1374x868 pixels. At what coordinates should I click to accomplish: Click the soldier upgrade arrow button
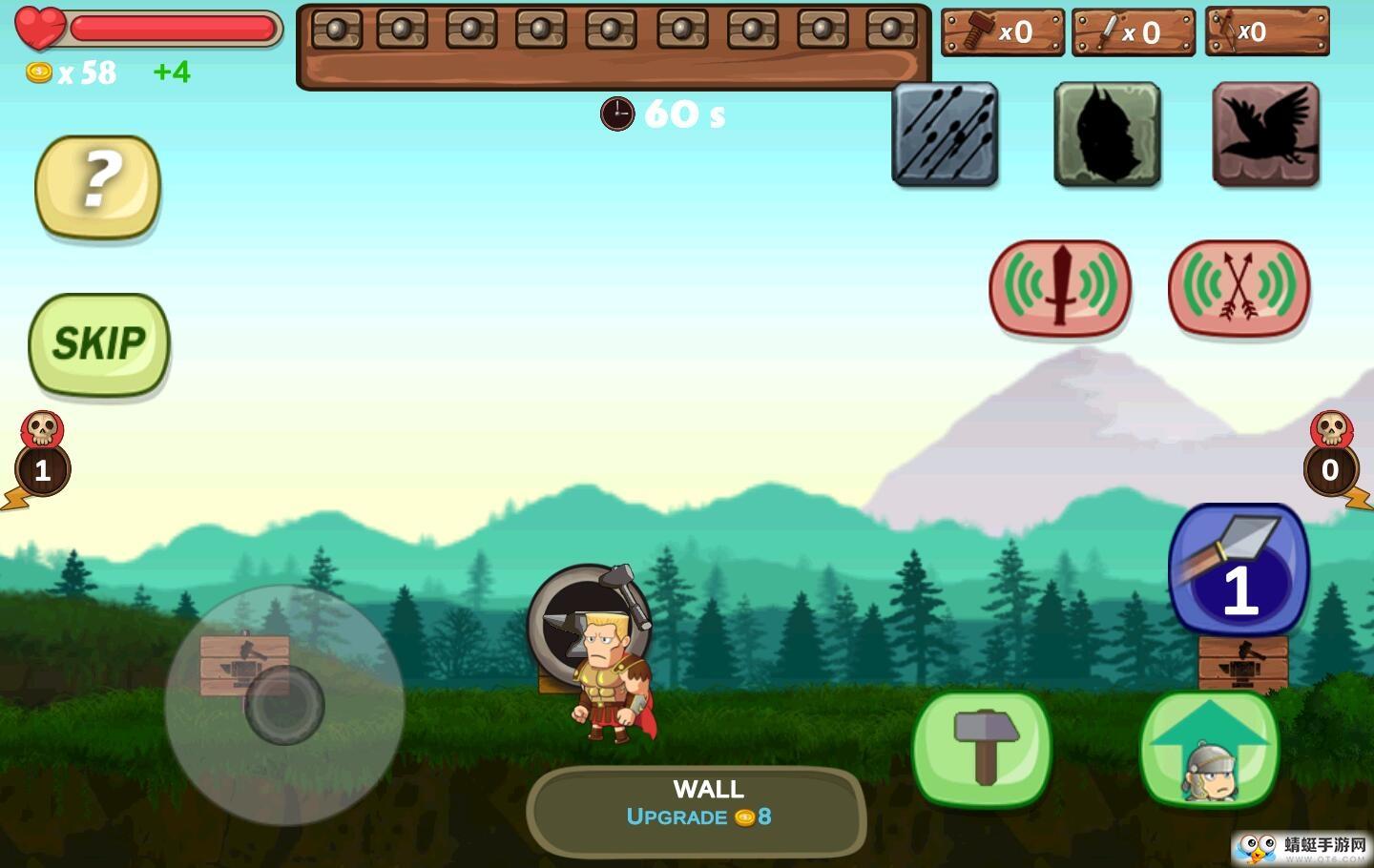[x=1210, y=749]
